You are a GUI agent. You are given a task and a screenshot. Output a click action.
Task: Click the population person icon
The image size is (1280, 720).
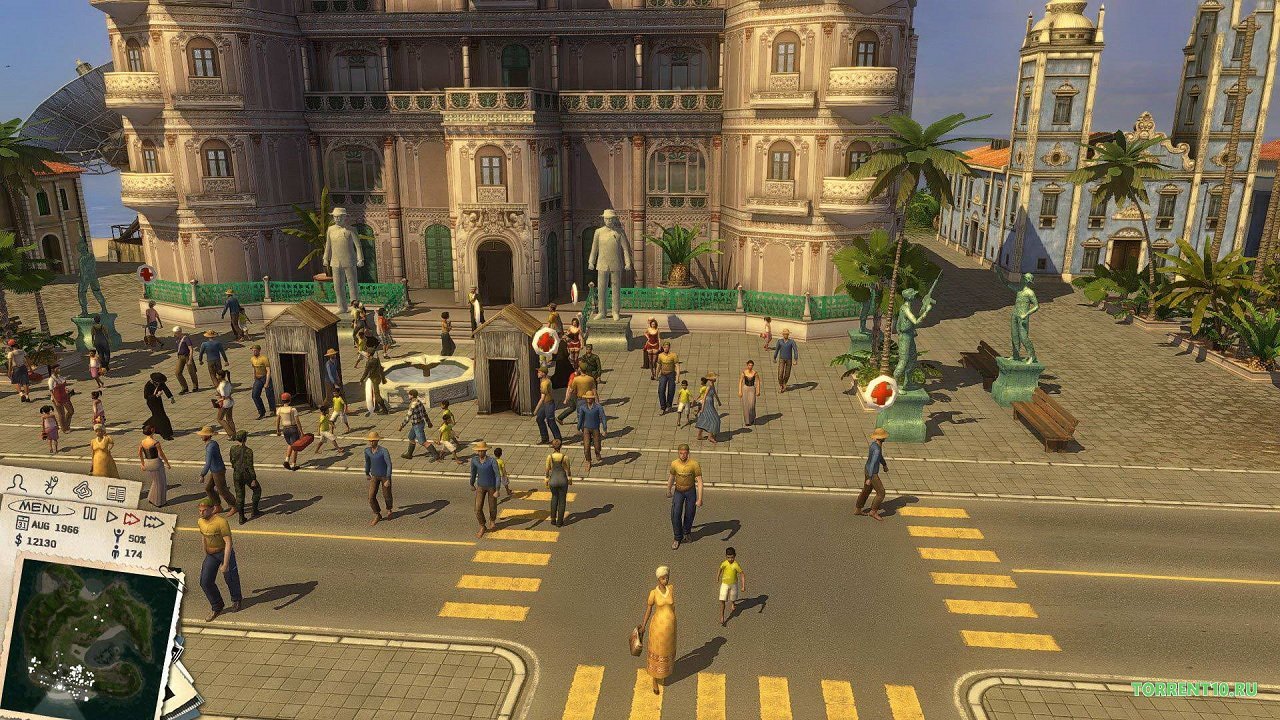click(x=116, y=552)
